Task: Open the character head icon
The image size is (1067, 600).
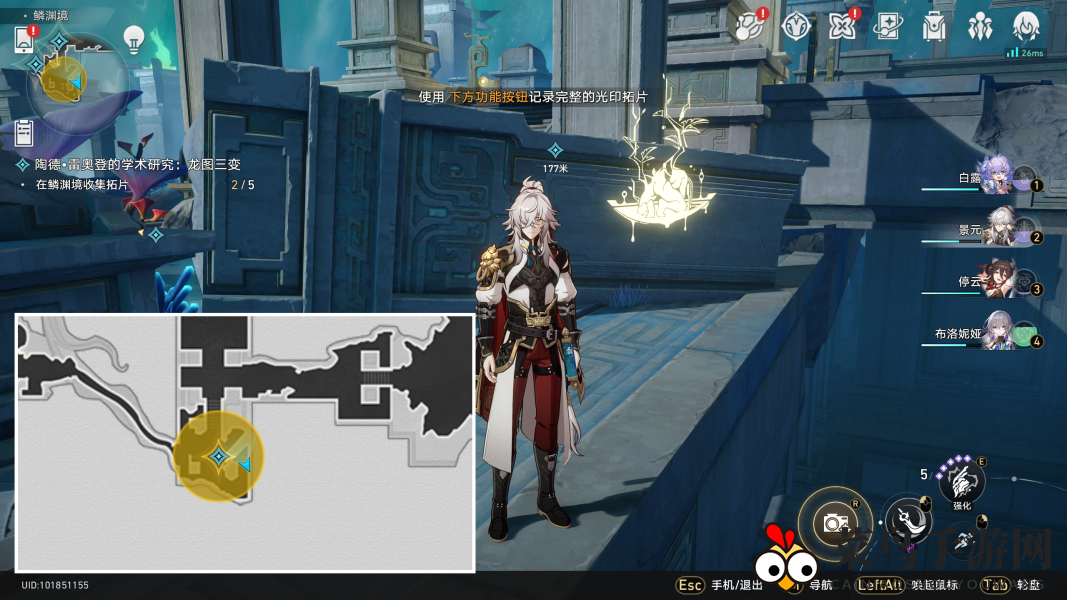Action: 1026,27
